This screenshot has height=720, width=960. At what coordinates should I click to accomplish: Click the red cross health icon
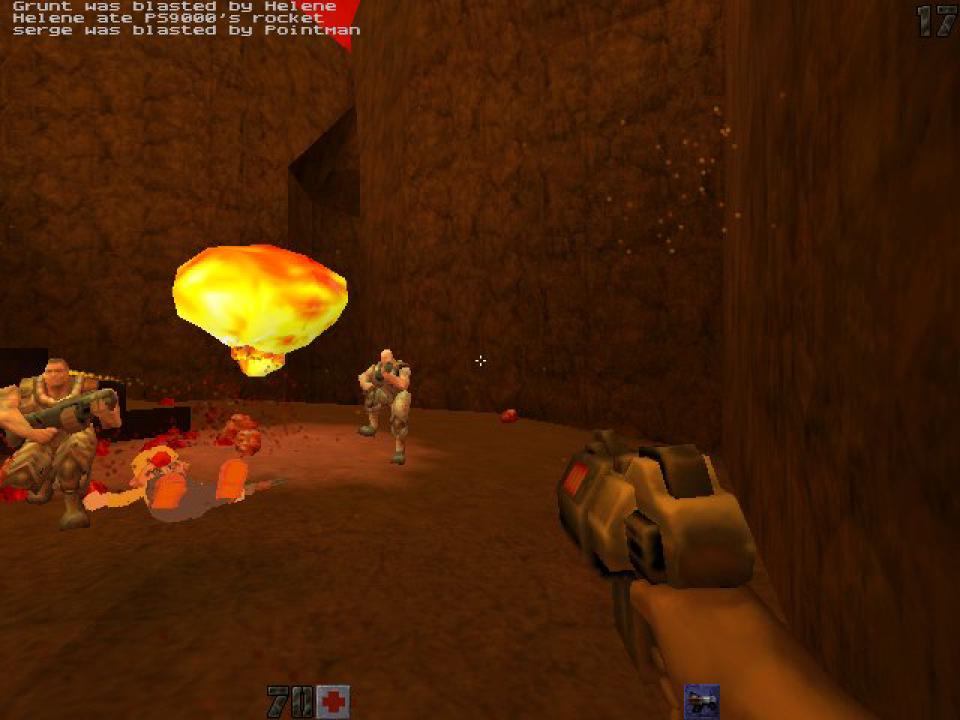(x=333, y=701)
